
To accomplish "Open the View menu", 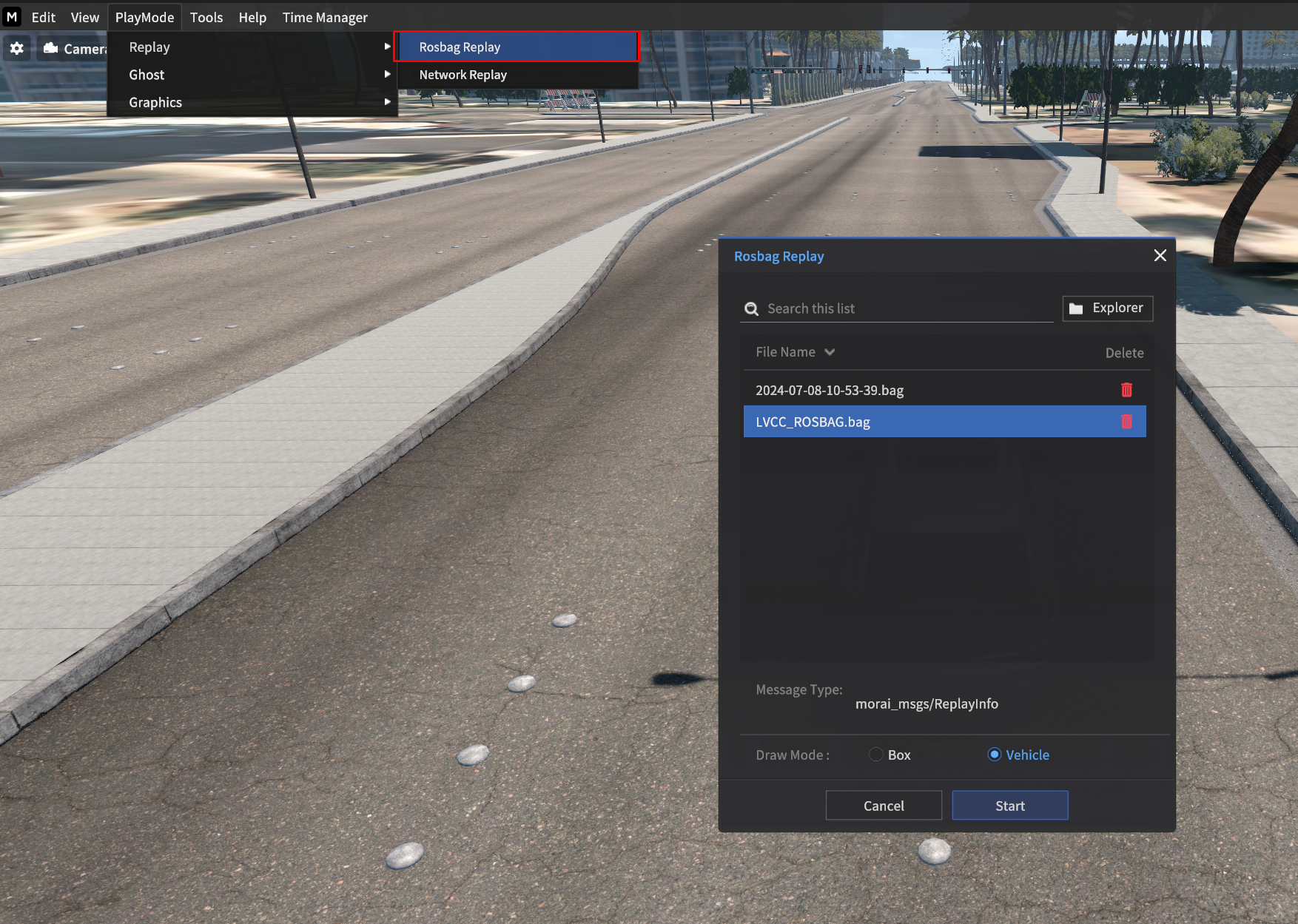I will [x=84, y=17].
